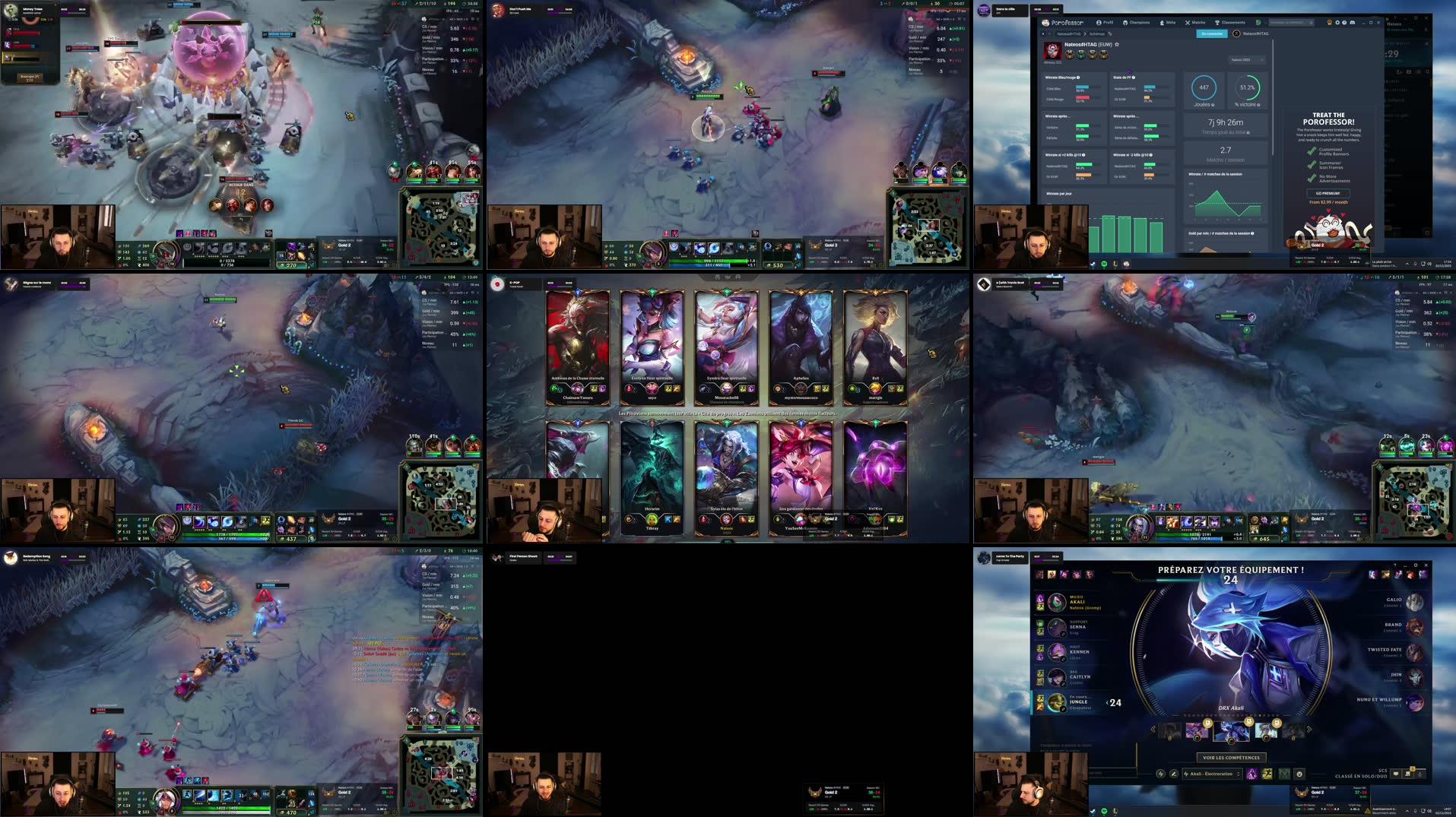Toggle the favorite star next to Nateos#HTAG

(1118, 44)
